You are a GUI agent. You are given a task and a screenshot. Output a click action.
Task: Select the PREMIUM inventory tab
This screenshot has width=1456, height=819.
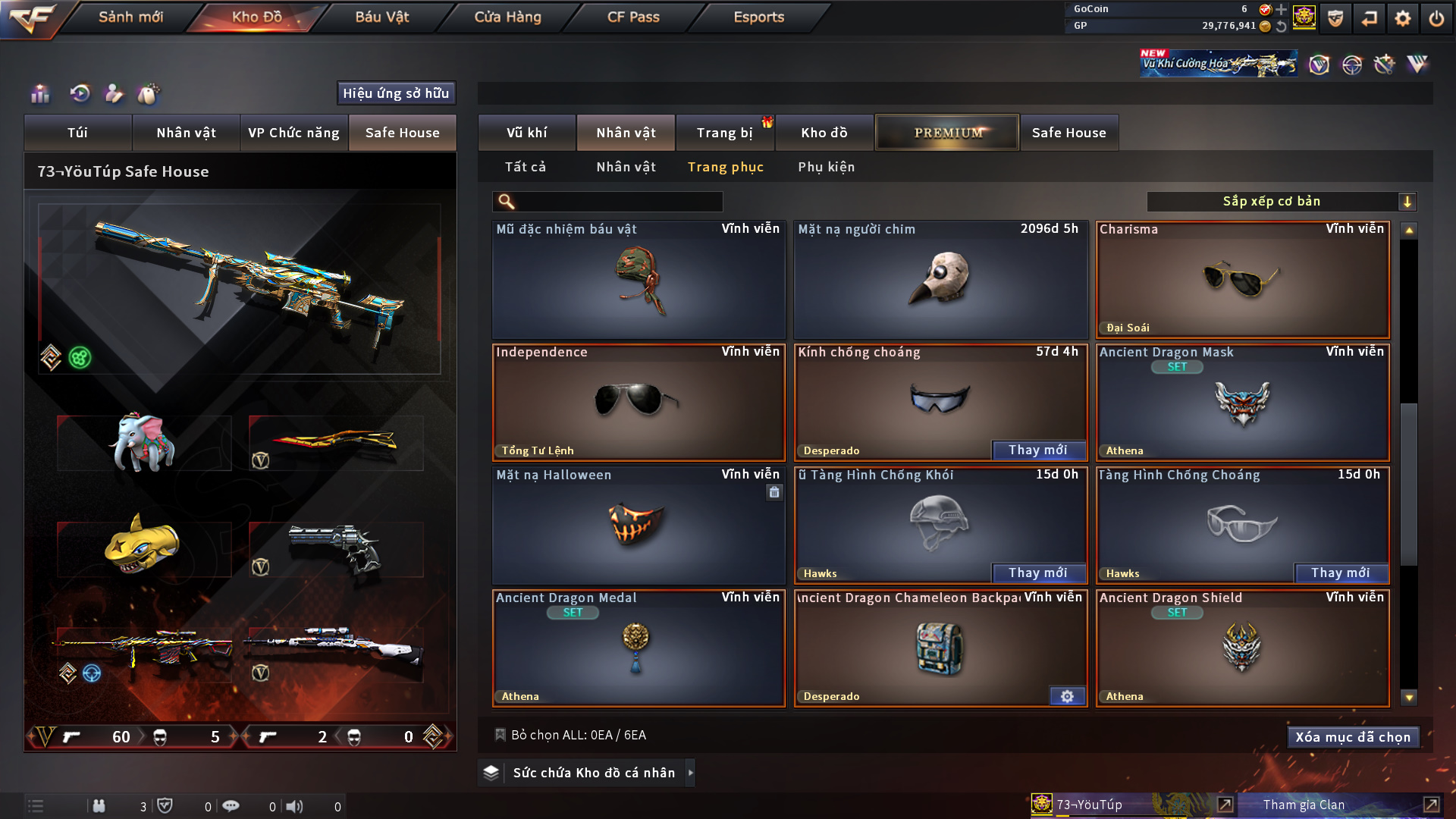point(947,133)
